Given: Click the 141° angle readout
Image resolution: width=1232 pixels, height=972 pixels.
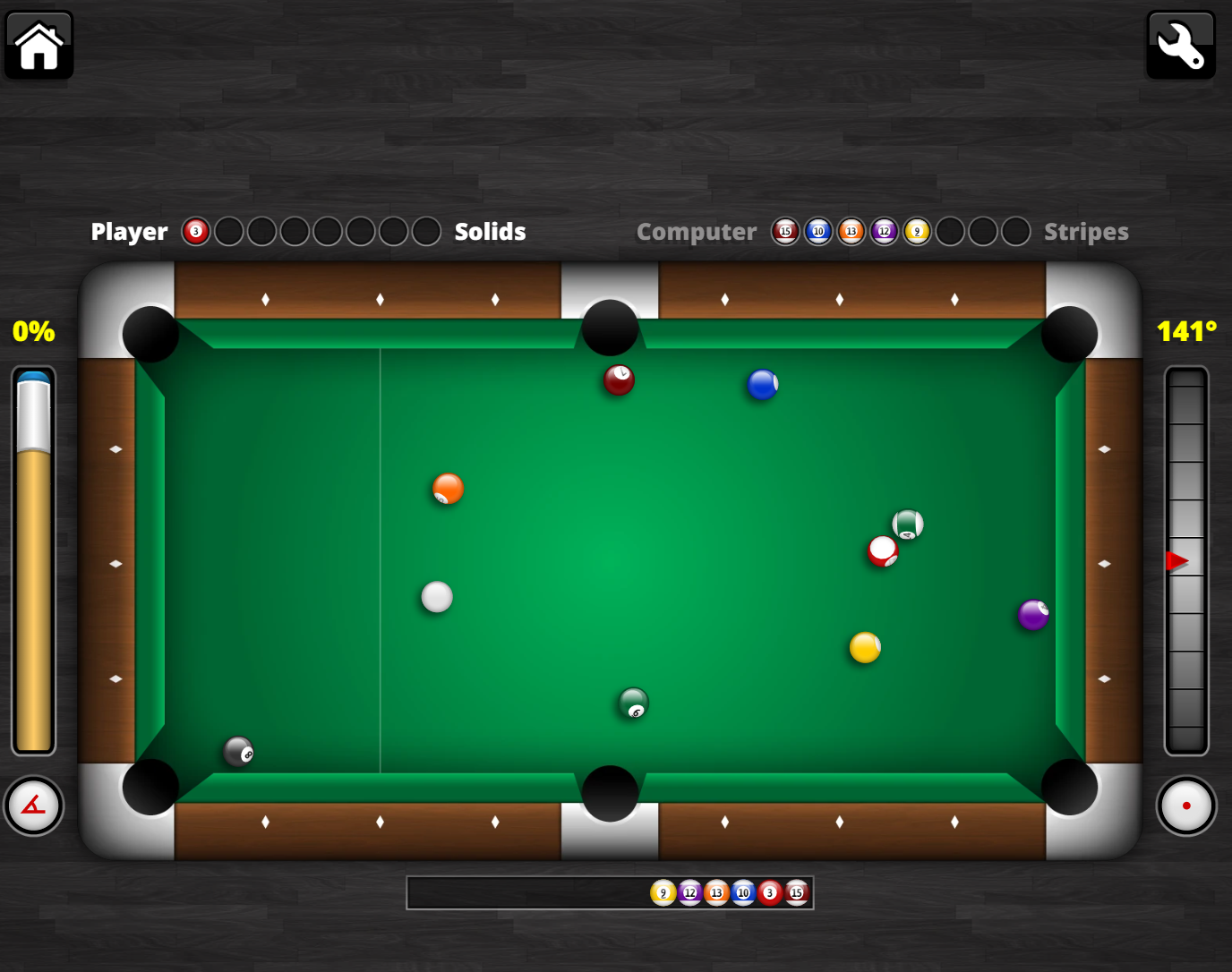Looking at the screenshot, I should [x=1186, y=331].
